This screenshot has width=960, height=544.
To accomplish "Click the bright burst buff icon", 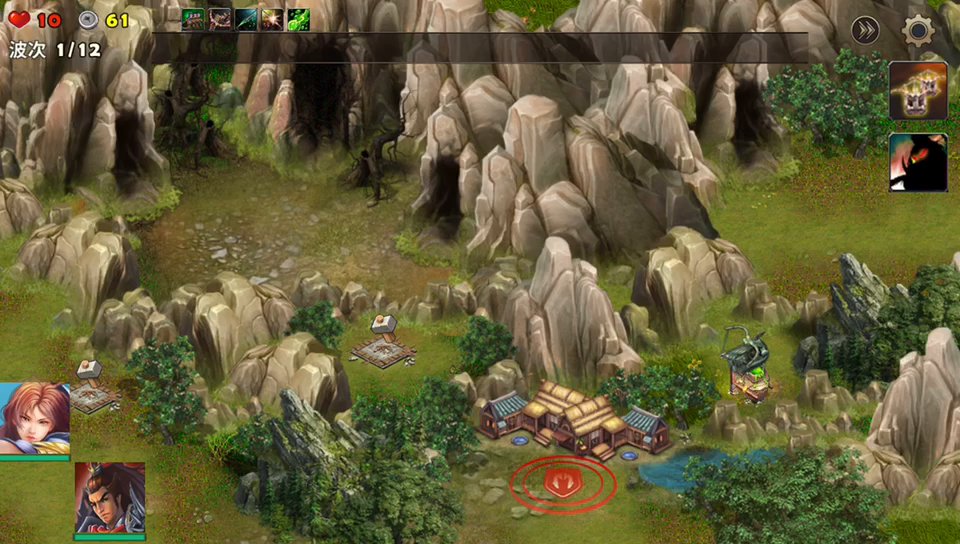I will pyautogui.click(x=272, y=19).
